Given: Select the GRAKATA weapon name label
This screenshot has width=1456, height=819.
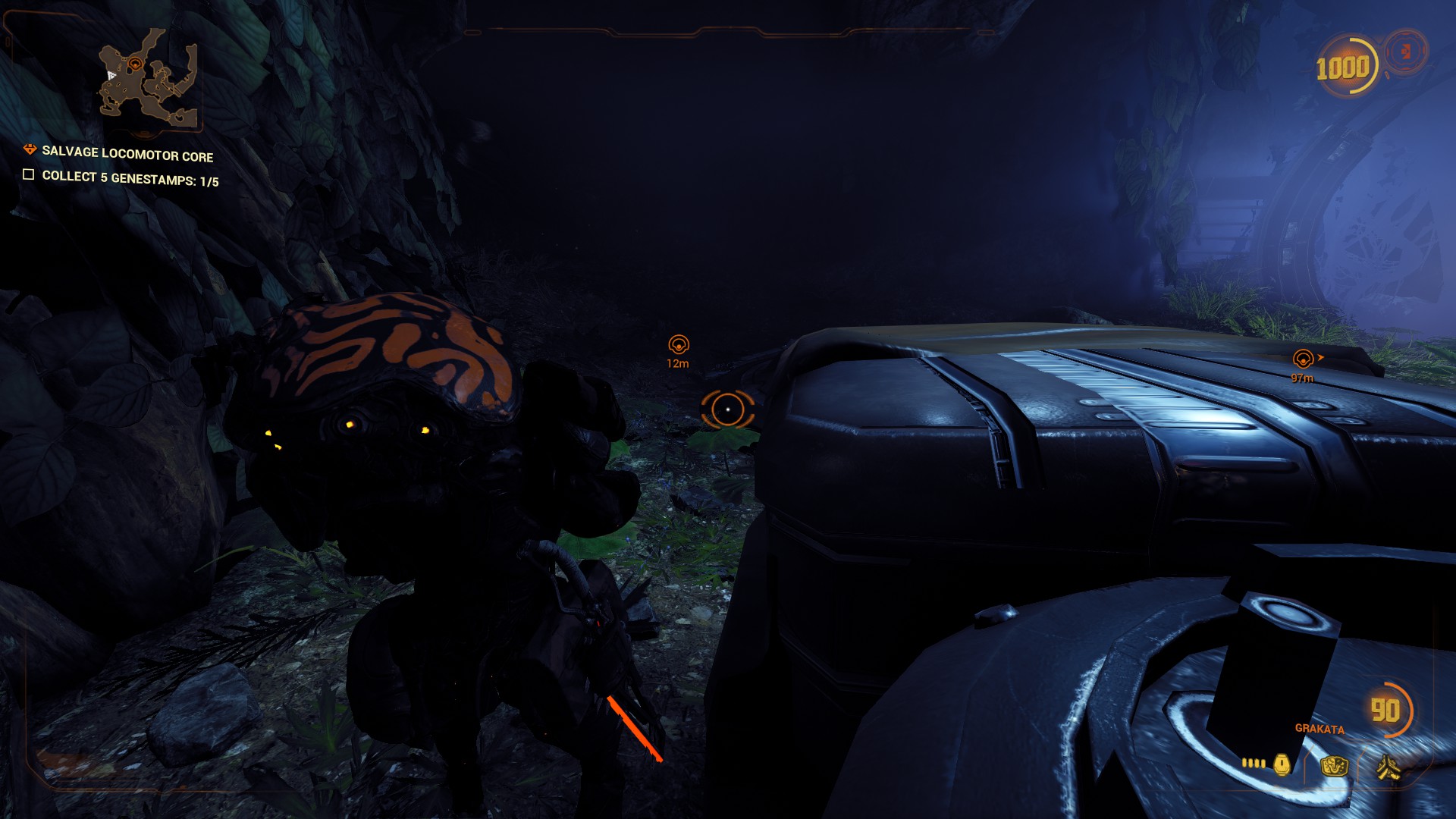Looking at the screenshot, I should click(1319, 729).
